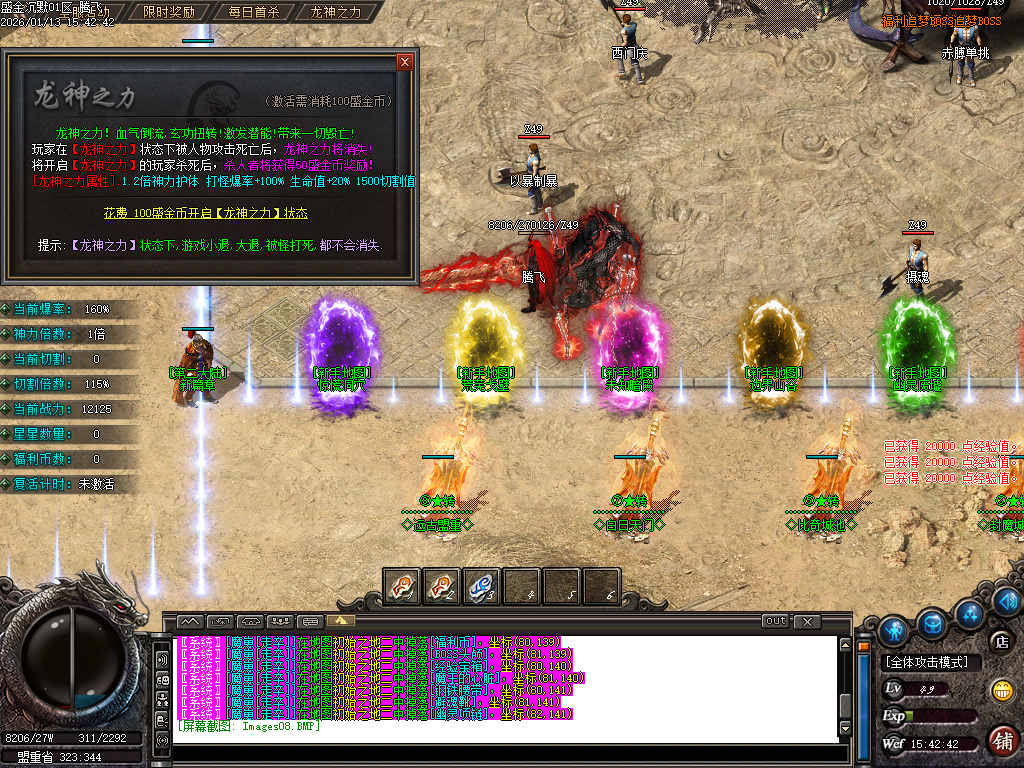Viewport: 1024px width, 768px height.
Task: Use the blue swirl hotbar slot
Action: point(482,586)
